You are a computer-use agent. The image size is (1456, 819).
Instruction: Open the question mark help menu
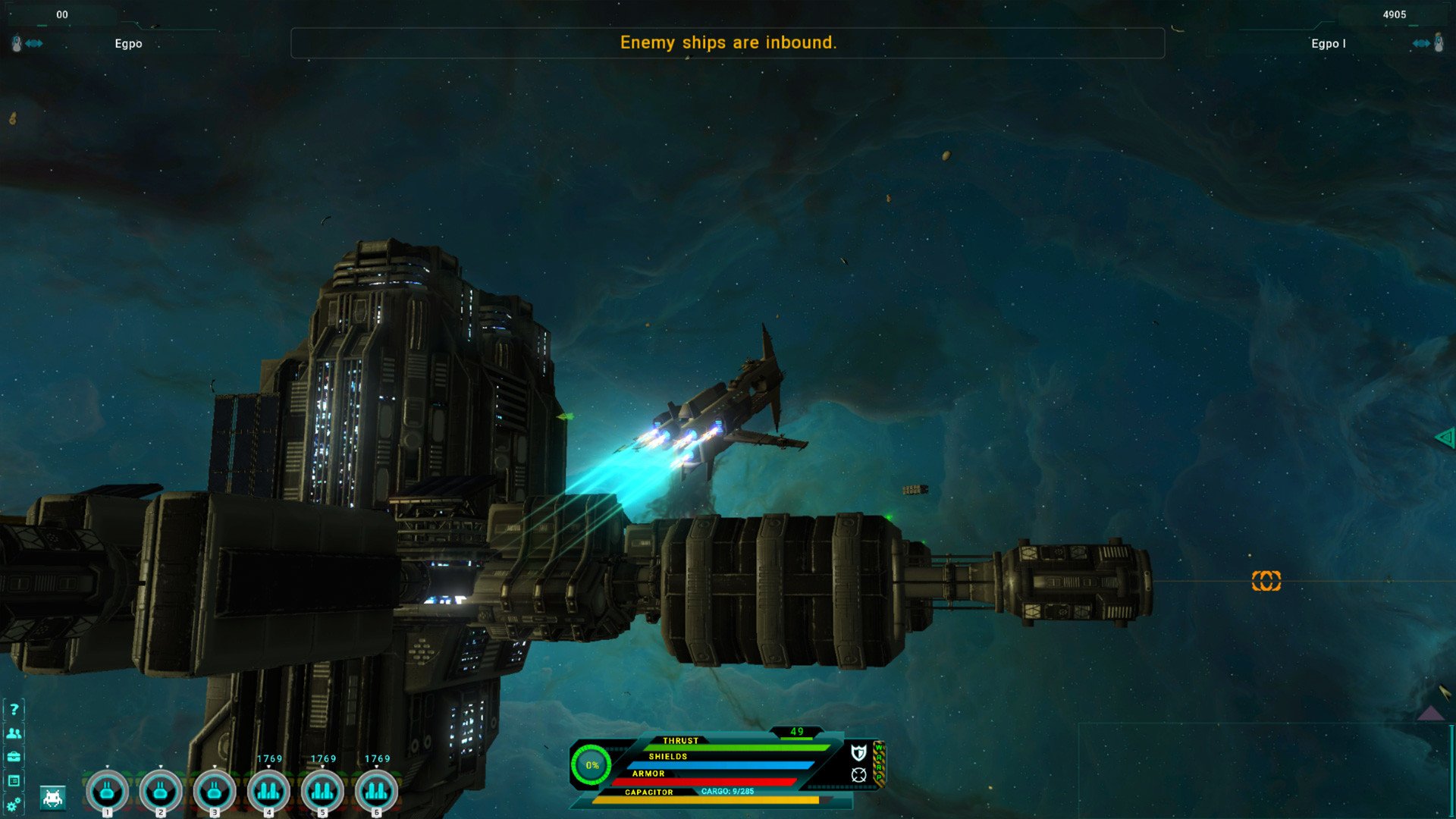[x=14, y=710]
